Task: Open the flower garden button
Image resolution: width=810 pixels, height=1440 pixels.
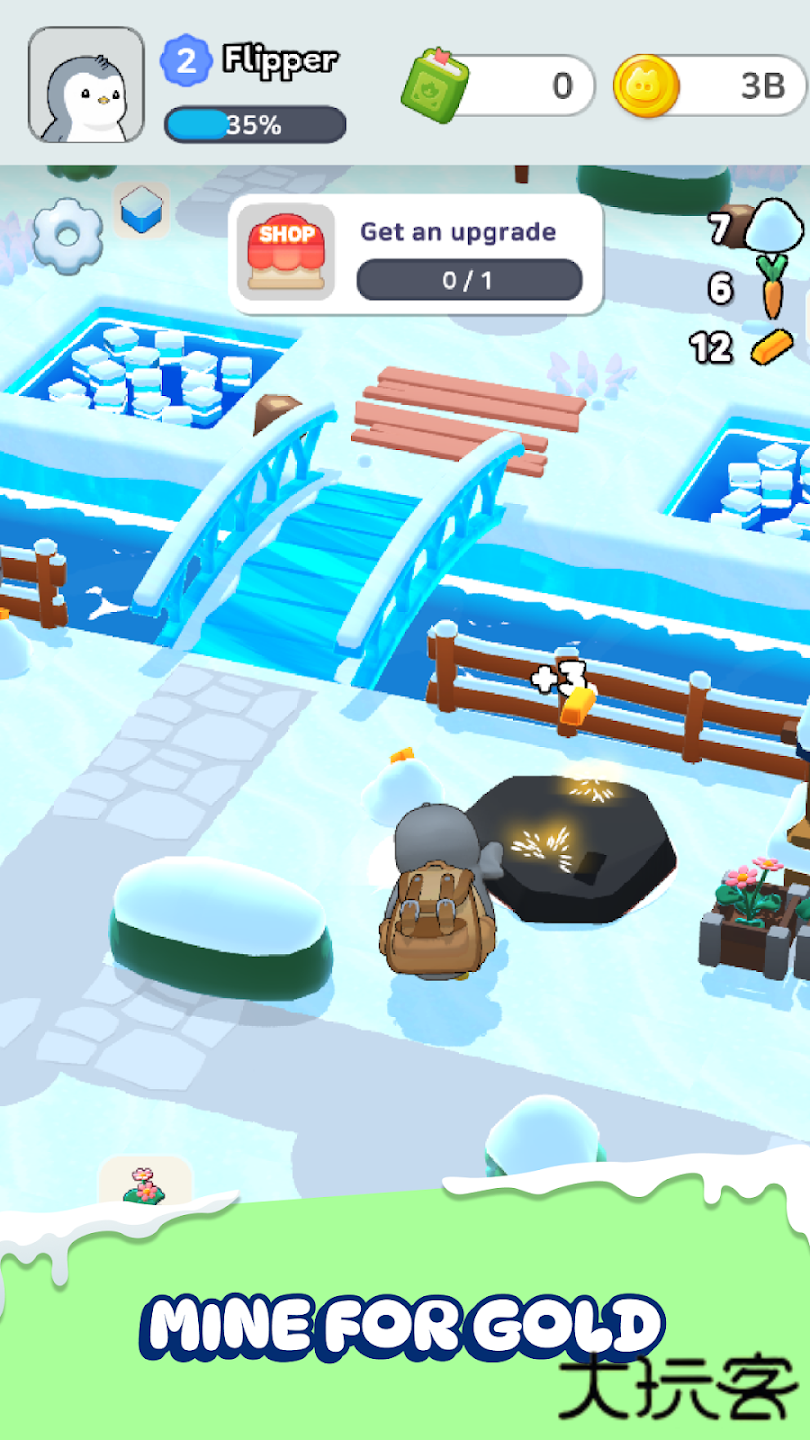Action: pos(145,1183)
